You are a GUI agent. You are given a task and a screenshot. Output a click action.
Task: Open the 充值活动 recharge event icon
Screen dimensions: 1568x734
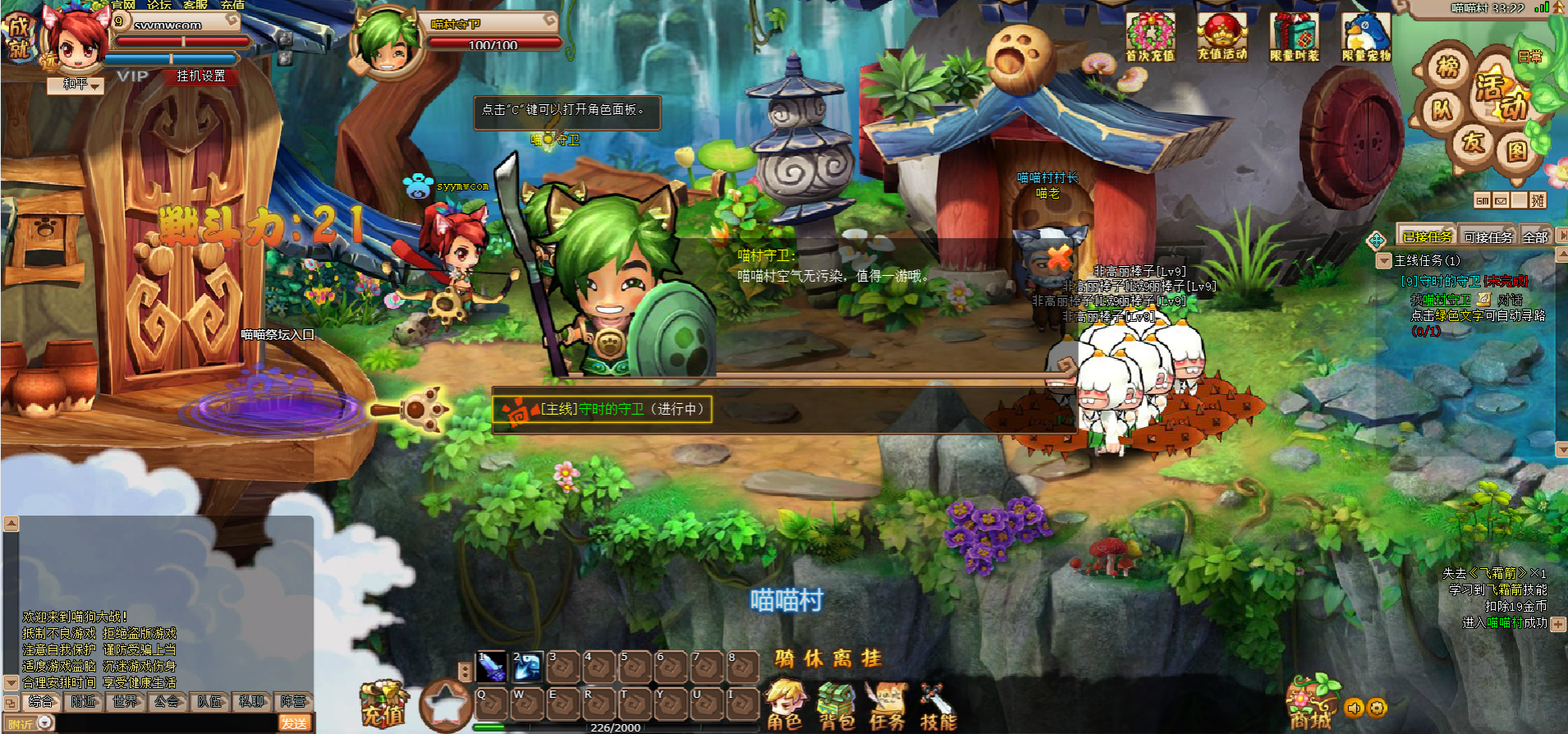(x=1222, y=37)
